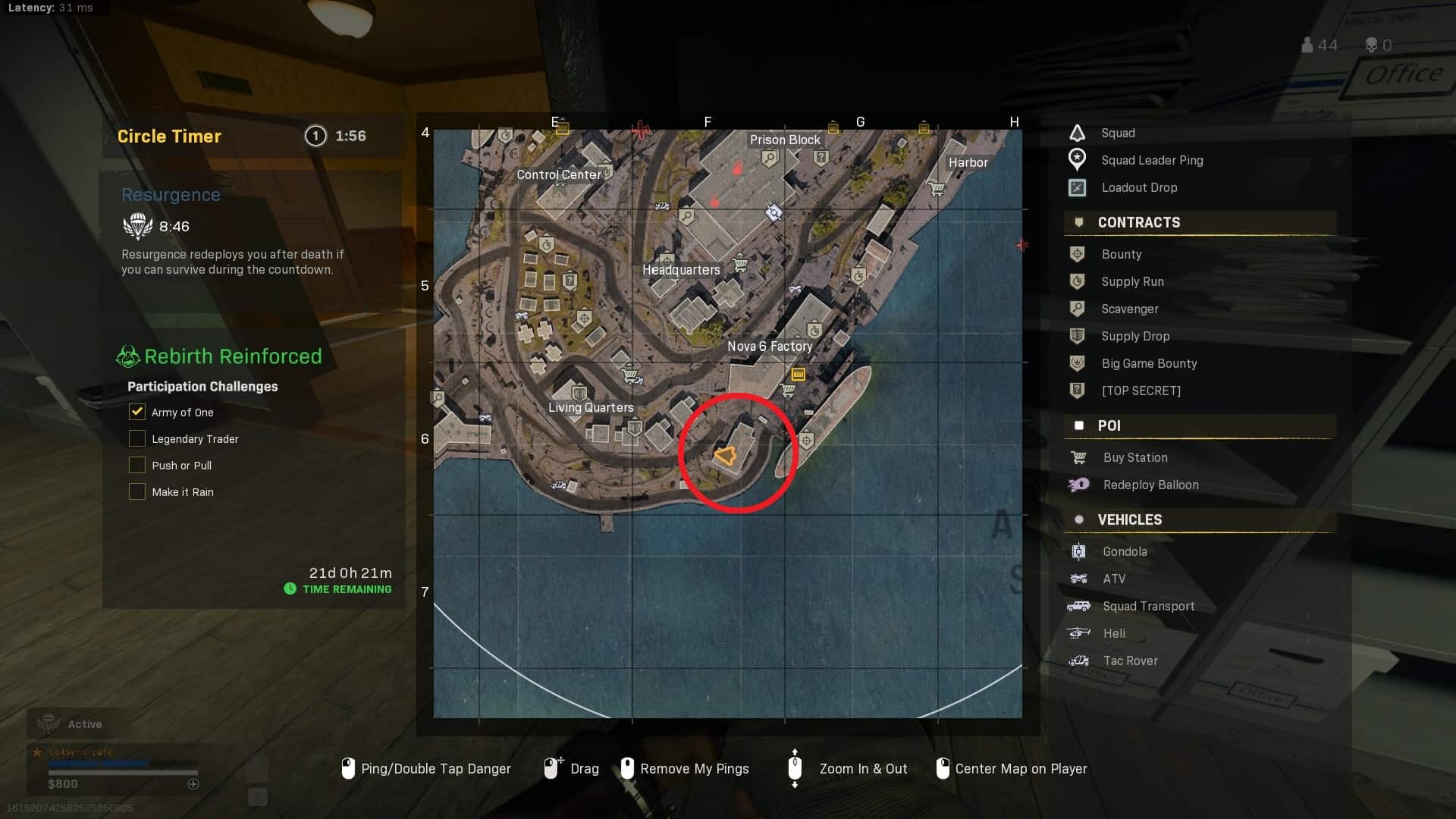Select the Bounty contract legend entry
This screenshot has width=1456, height=819.
point(1121,254)
